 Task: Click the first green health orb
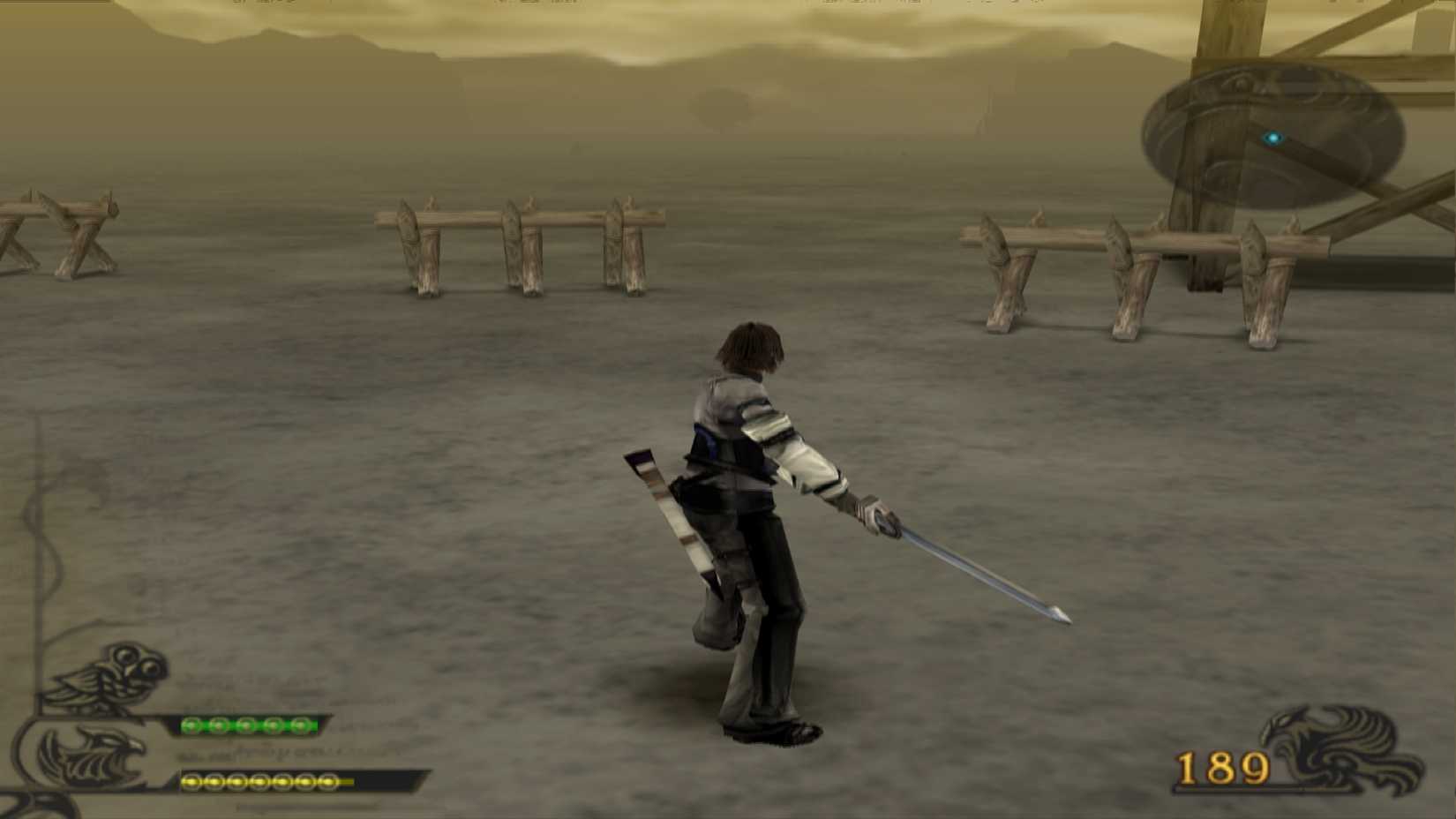pos(191,725)
